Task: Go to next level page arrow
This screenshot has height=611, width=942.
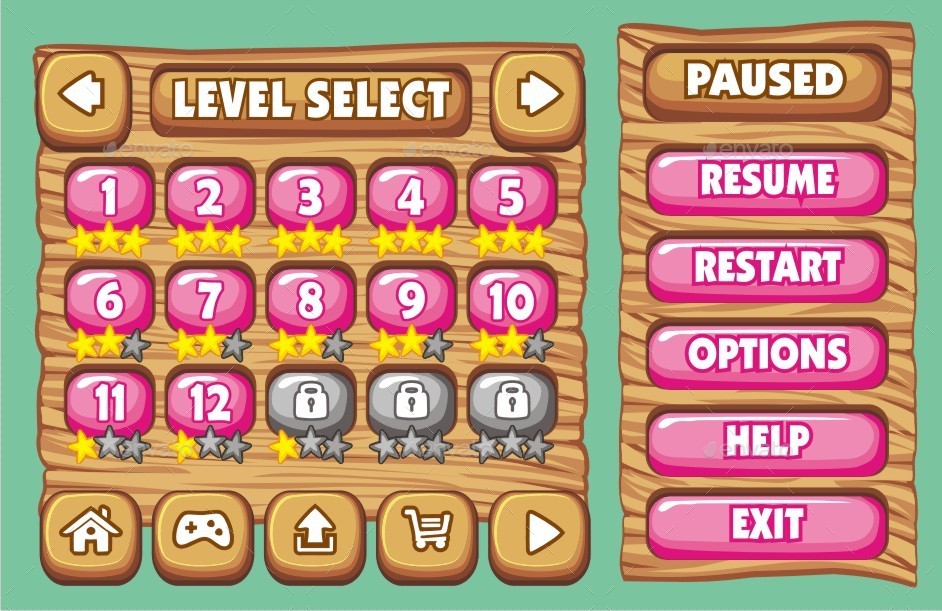Action: (x=539, y=95)
